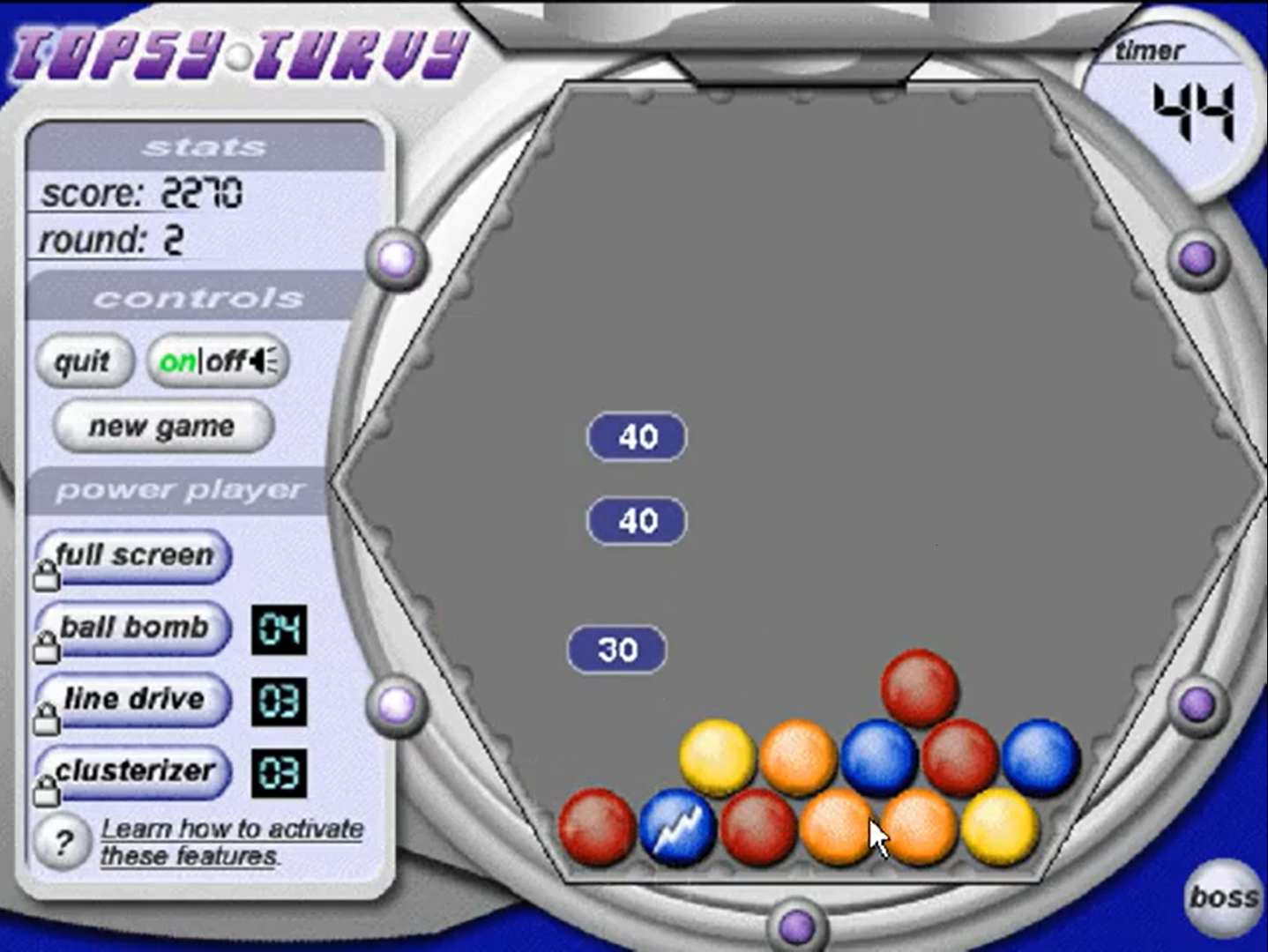Click the timer display showing 44

tap(1196, 108)
